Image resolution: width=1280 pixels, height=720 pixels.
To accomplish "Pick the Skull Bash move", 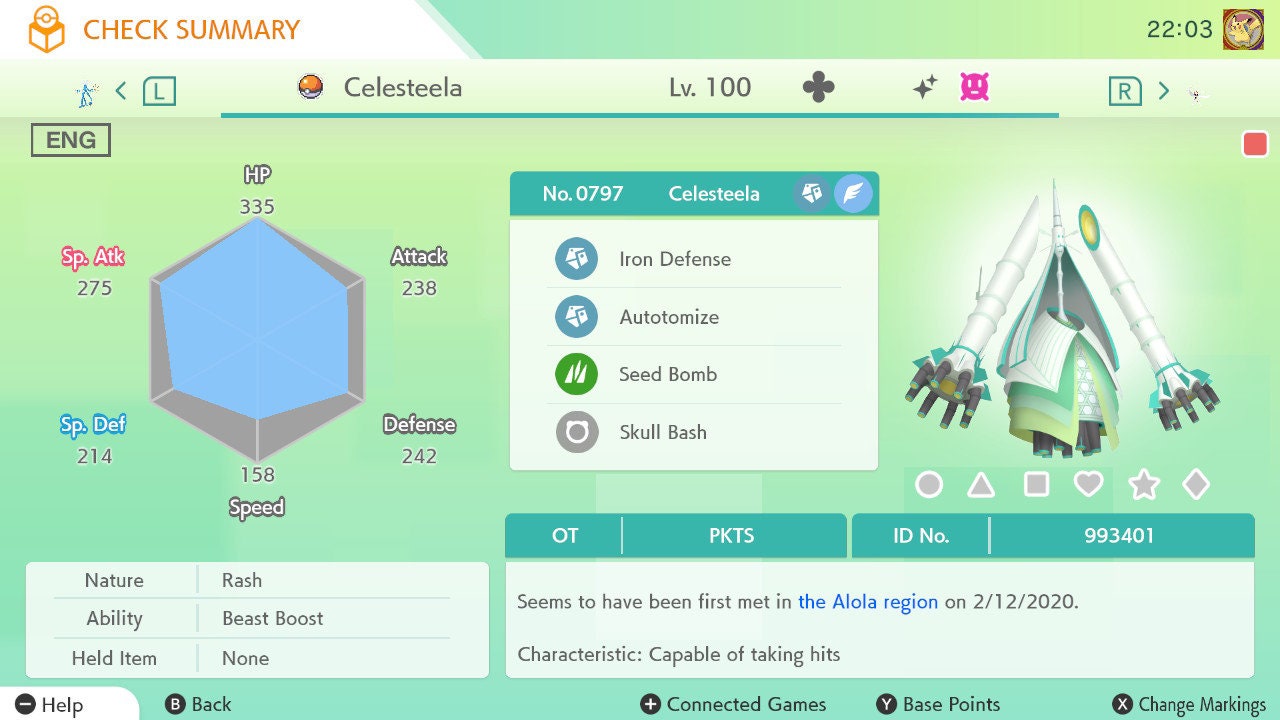I will click(662, 432).
